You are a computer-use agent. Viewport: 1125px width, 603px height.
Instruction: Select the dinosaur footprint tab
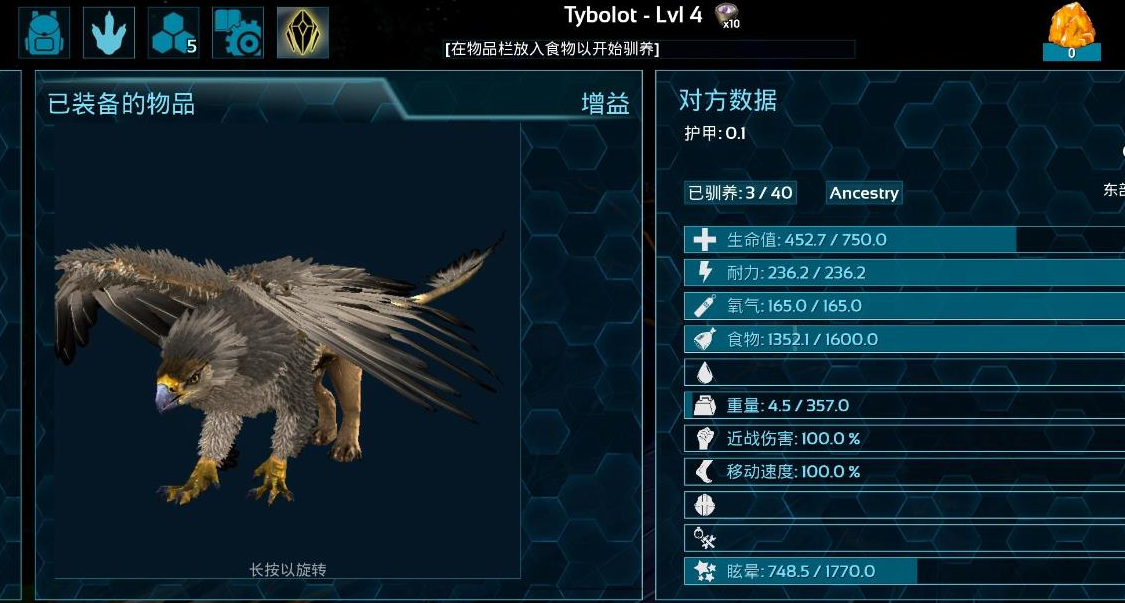coord(109,33)
